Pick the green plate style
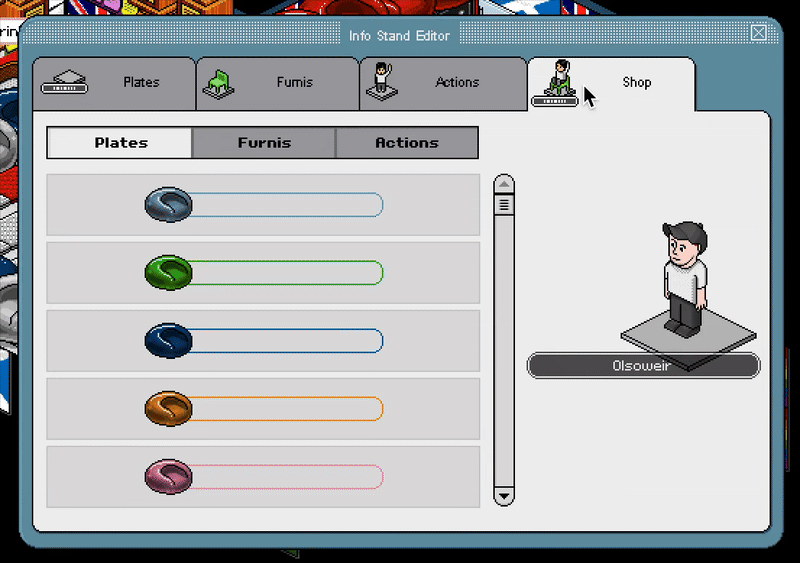Image resolution: width=800 pixels, height=563 pixels. (263, 272)
